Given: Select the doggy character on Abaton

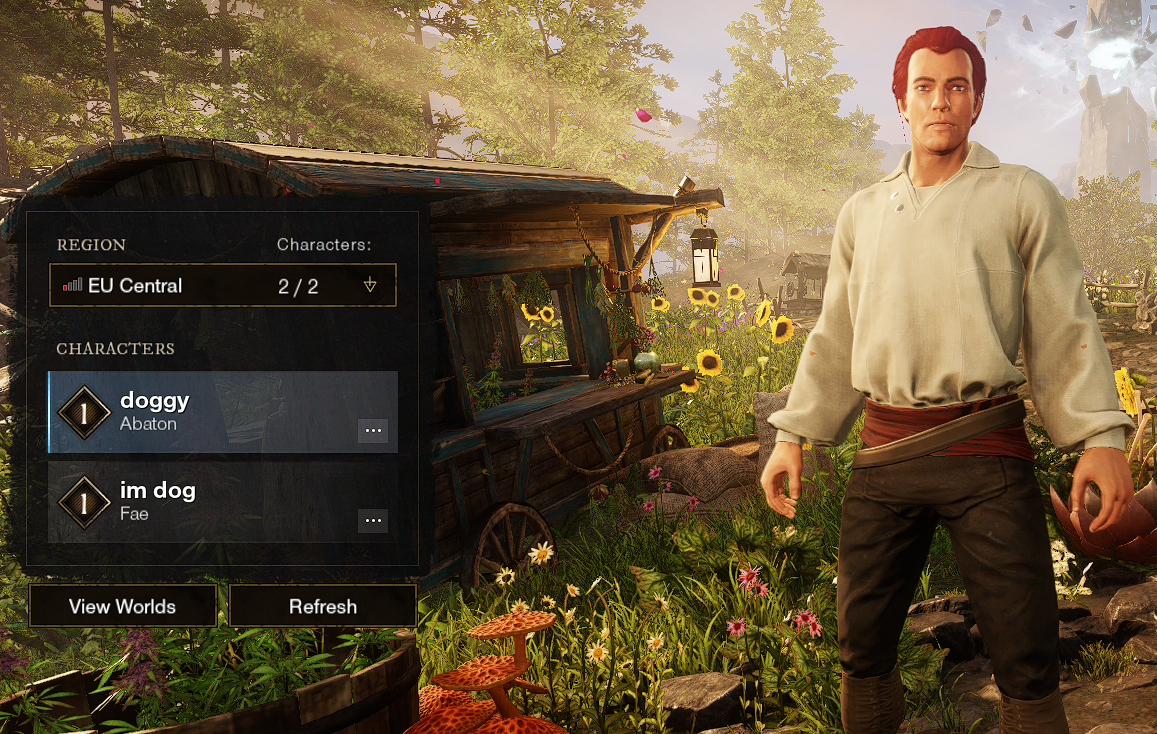Looking at the screenshot, I should click(x=200, y=412).
